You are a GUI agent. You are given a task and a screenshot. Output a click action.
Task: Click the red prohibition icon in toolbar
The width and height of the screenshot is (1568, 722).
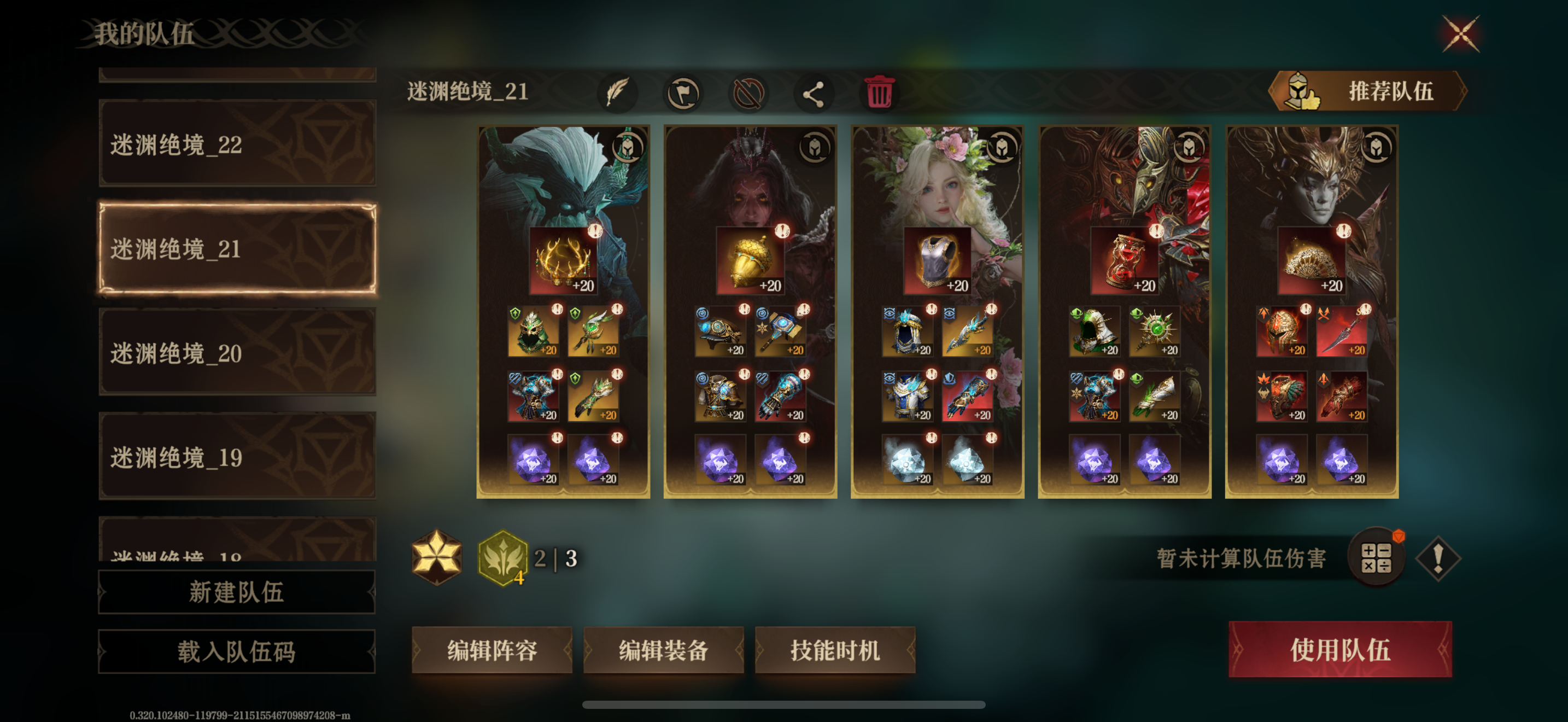751,92
